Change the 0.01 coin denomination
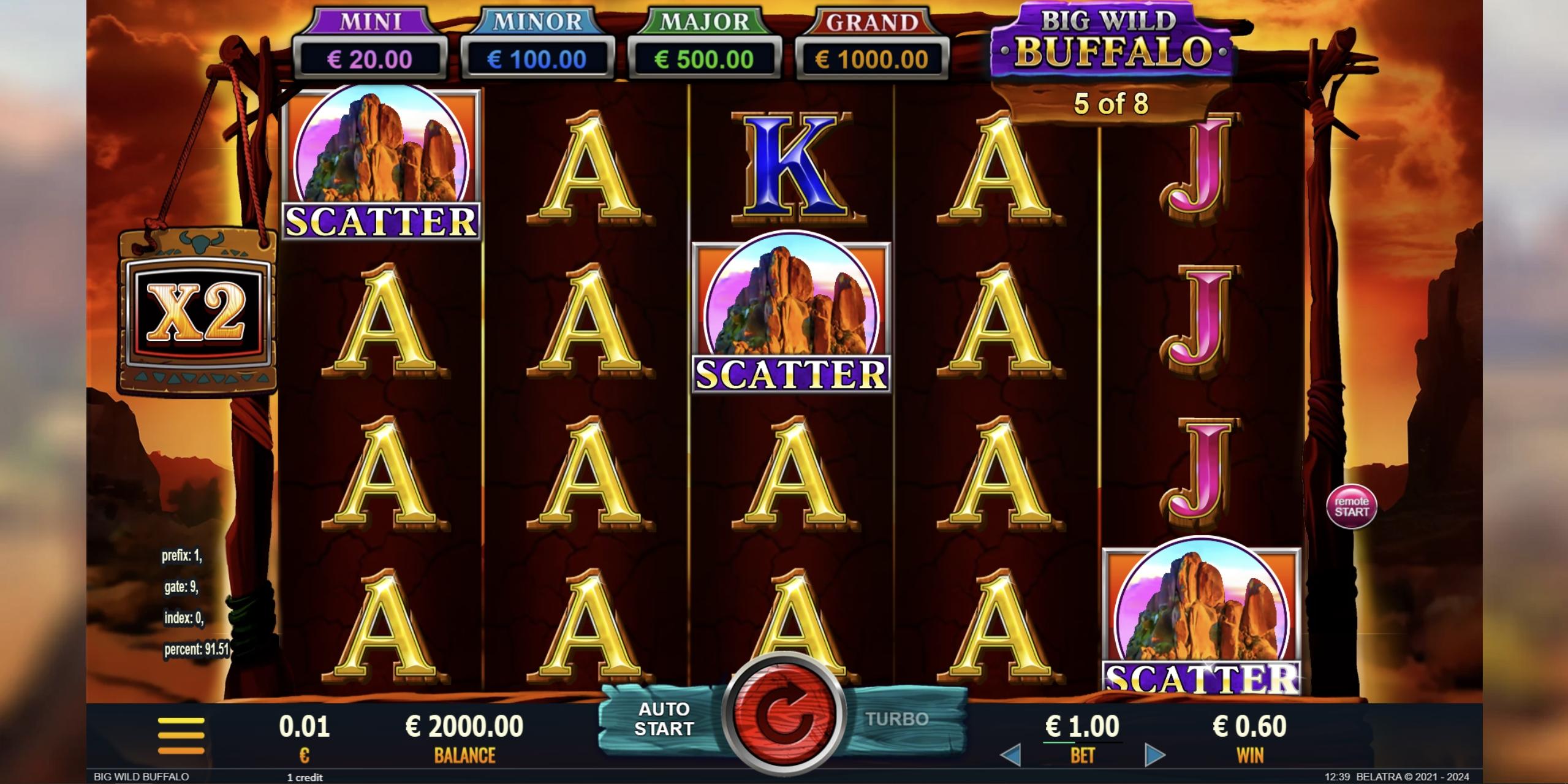This screenshot has width=1568, height=784. point(304,735)
